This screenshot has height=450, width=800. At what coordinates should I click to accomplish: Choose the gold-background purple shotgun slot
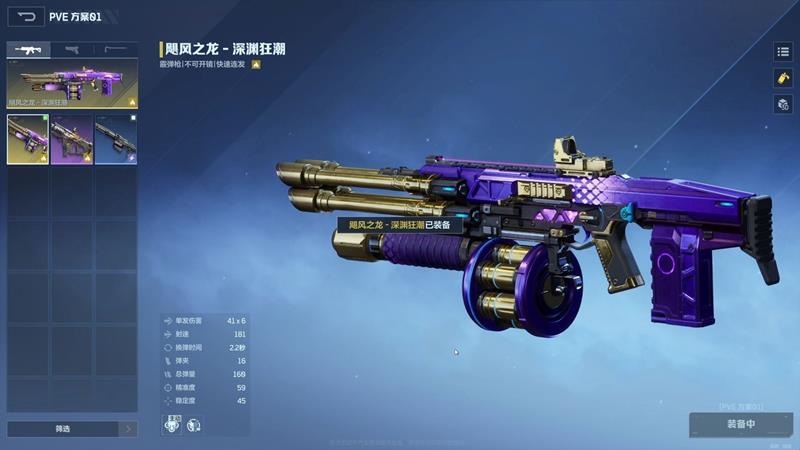click(x=28, y=139)
